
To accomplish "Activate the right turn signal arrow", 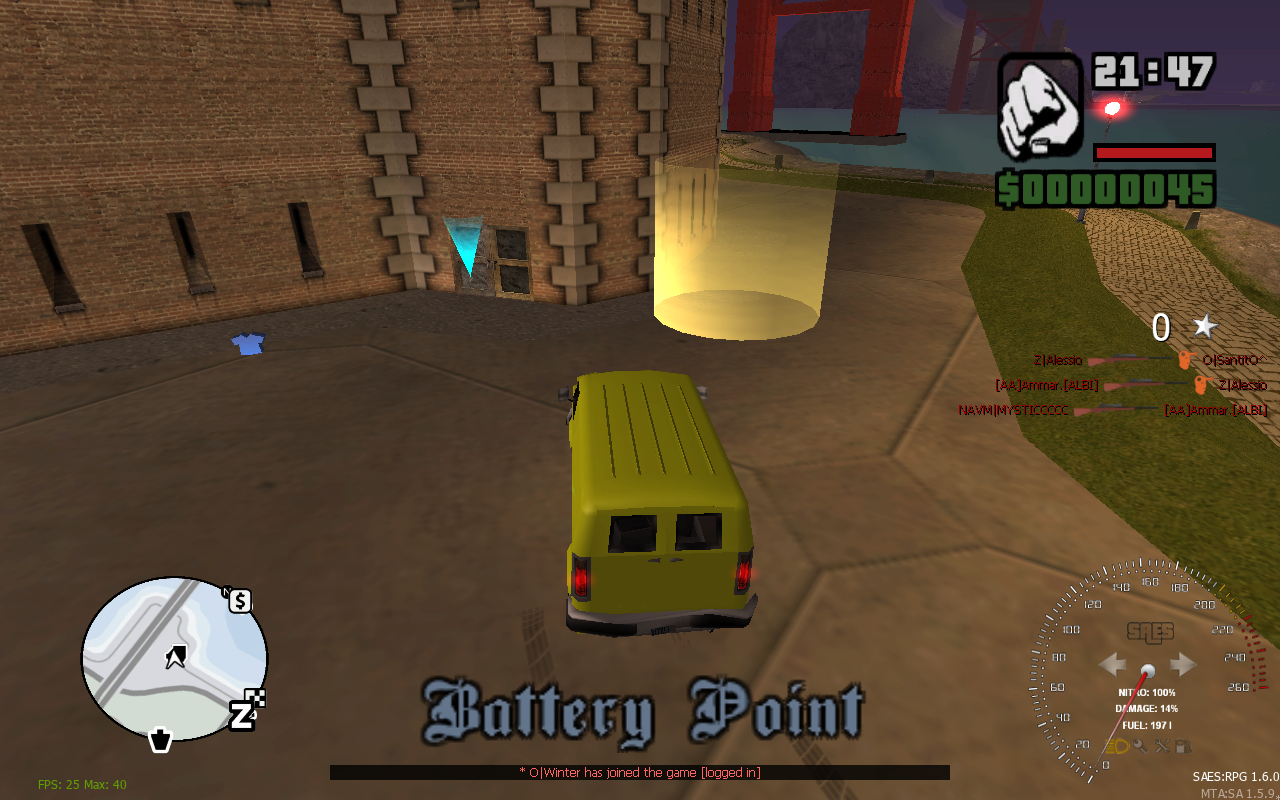I will click(1183, 664).
